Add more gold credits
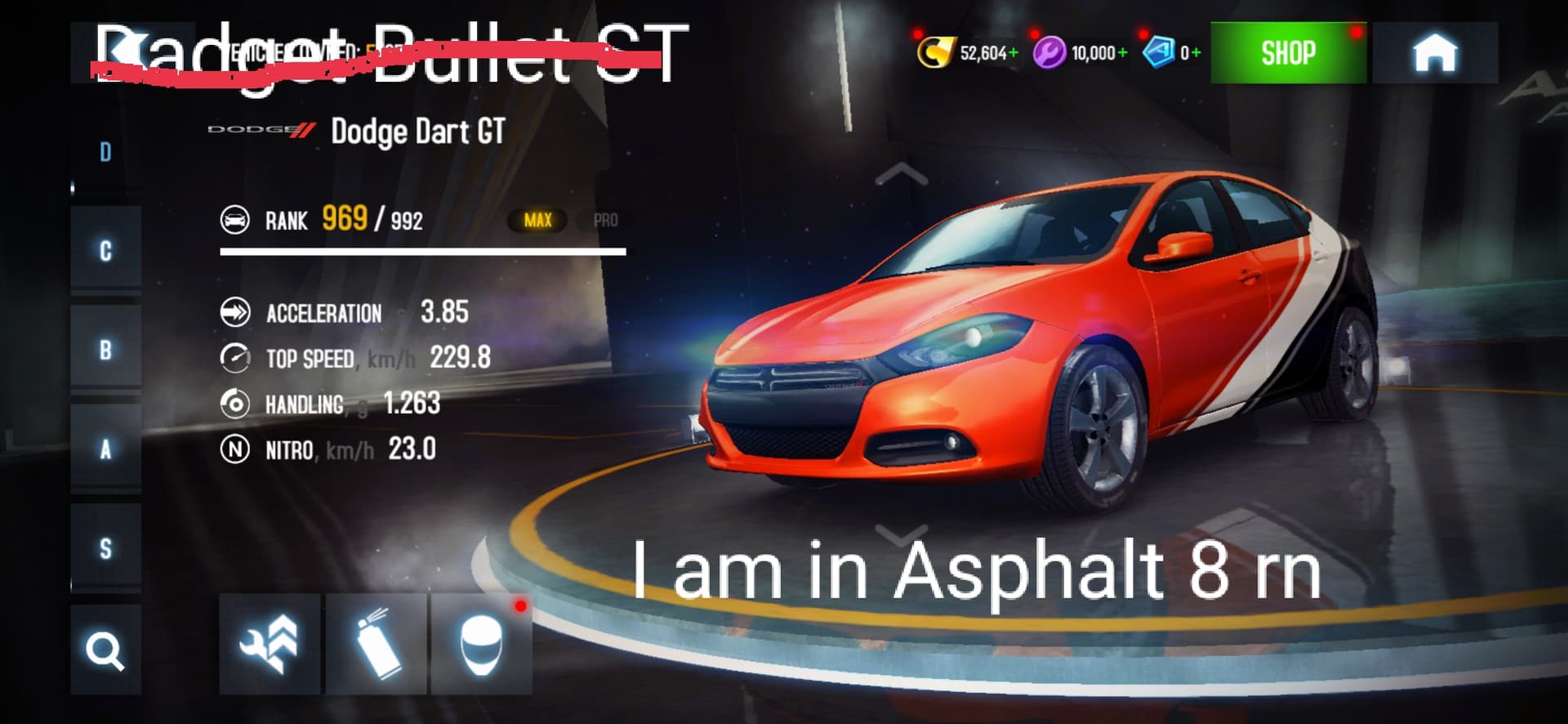 click(x=1013, y=53)
